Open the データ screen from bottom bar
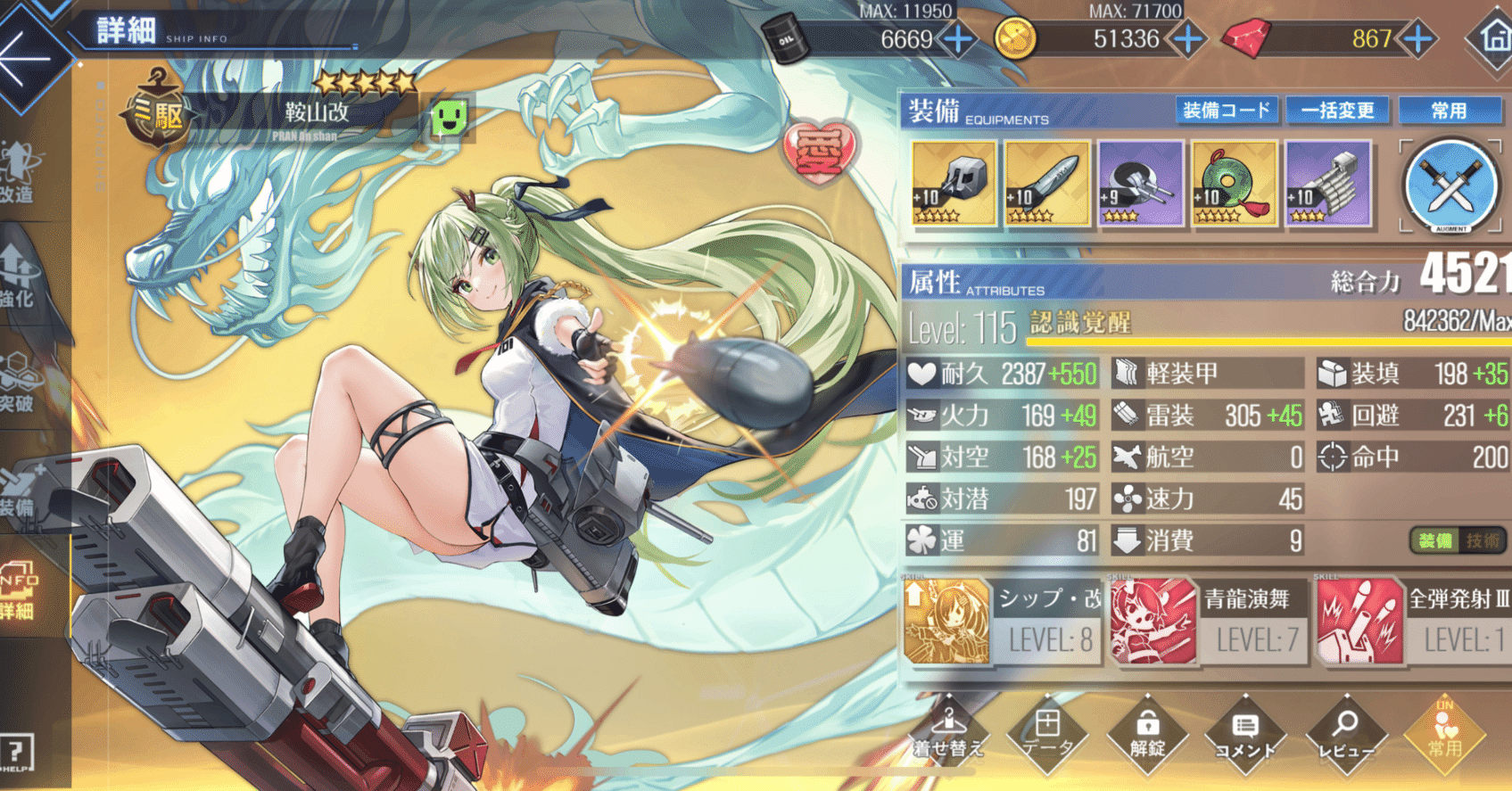The width and height of the screenshot is (1512, 791). coord(1048,736)
